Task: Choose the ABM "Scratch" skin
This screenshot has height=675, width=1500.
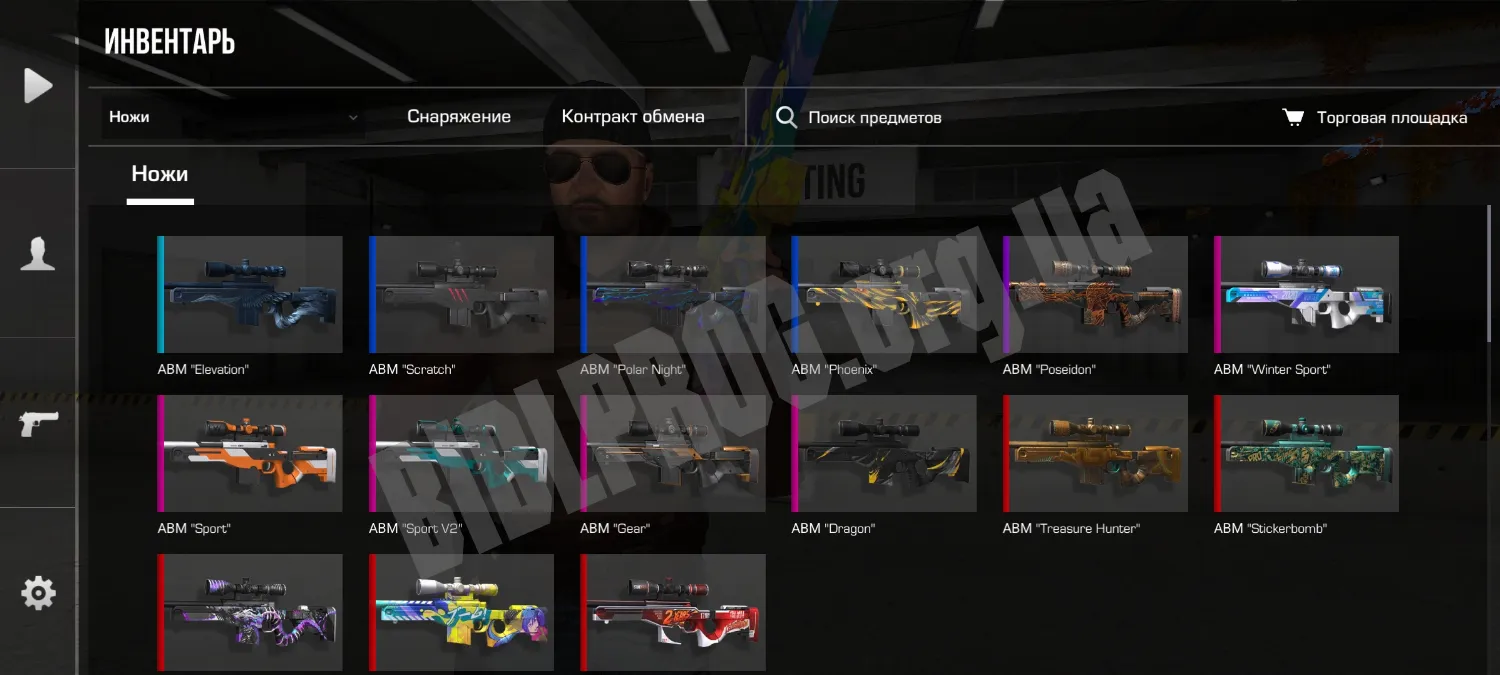Action: click(x=462, y=294)
